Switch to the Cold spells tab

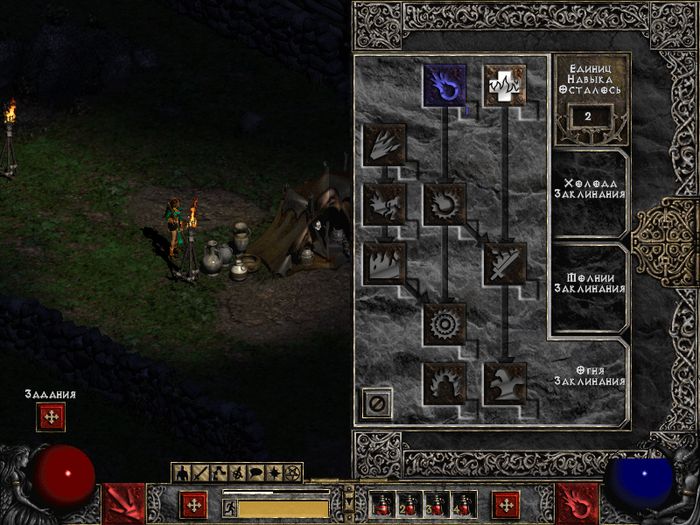[593, 188]
